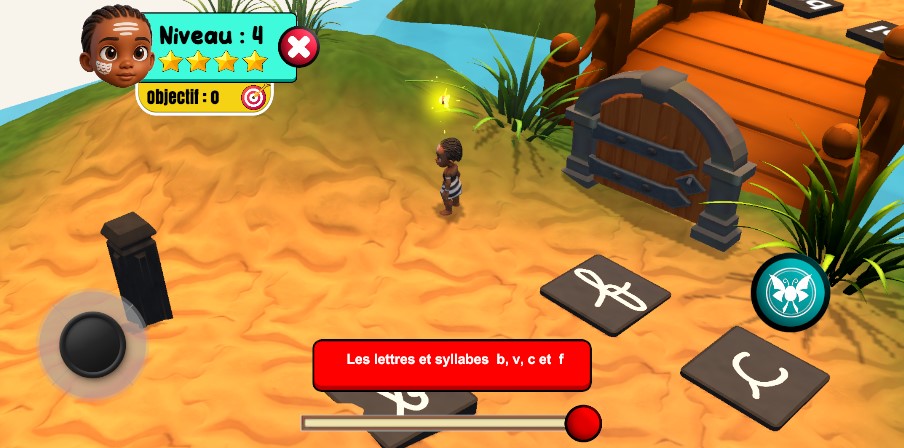The image size is (904, 448).
Task: Click the red slider handle
Action: coord(583,423)
